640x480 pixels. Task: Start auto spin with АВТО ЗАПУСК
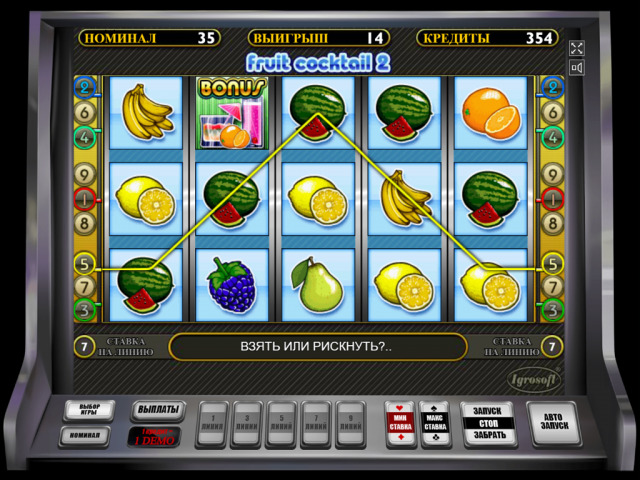coord(553,422)
